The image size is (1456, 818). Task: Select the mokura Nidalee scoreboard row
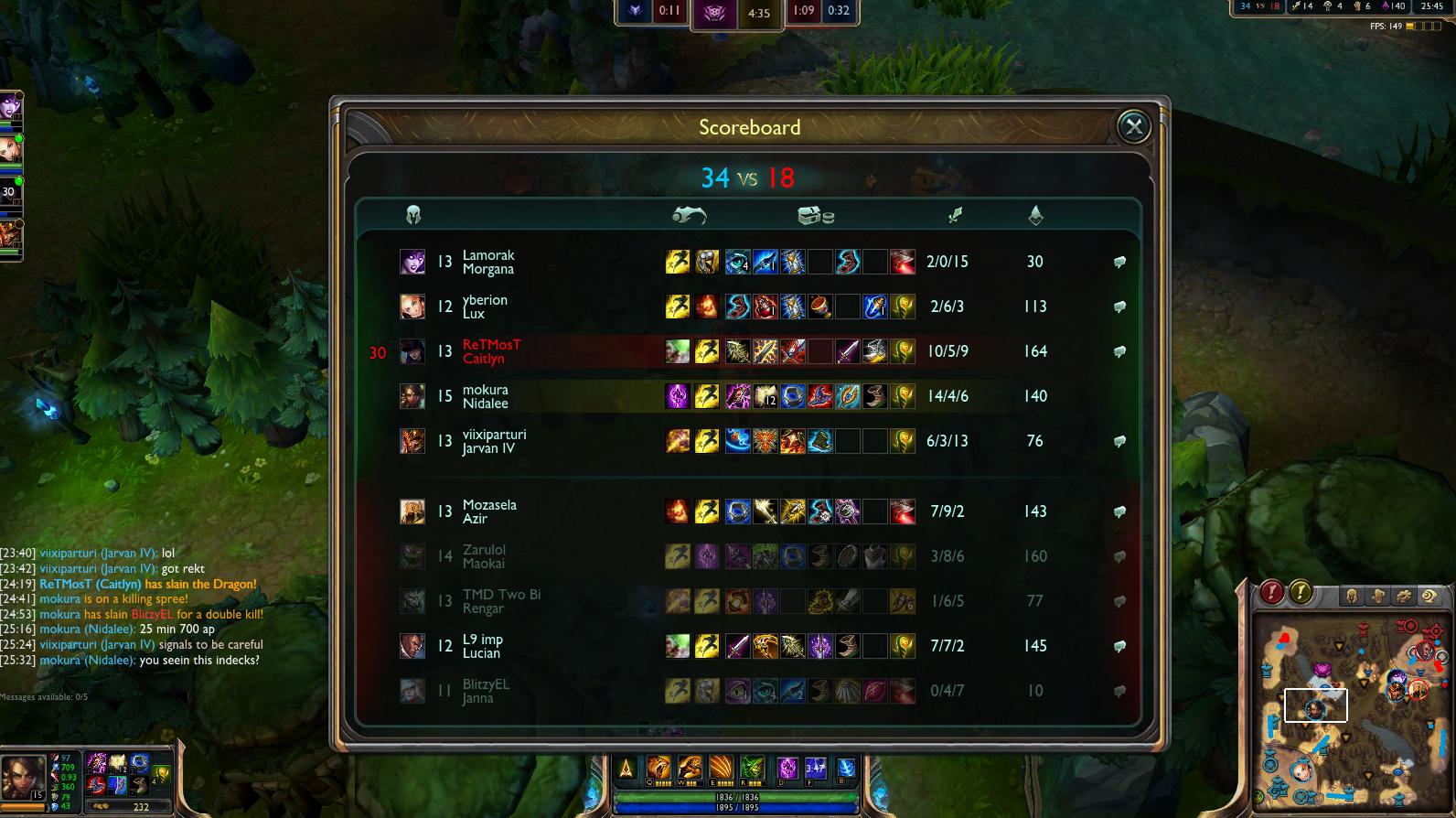(x=748, y=396)
